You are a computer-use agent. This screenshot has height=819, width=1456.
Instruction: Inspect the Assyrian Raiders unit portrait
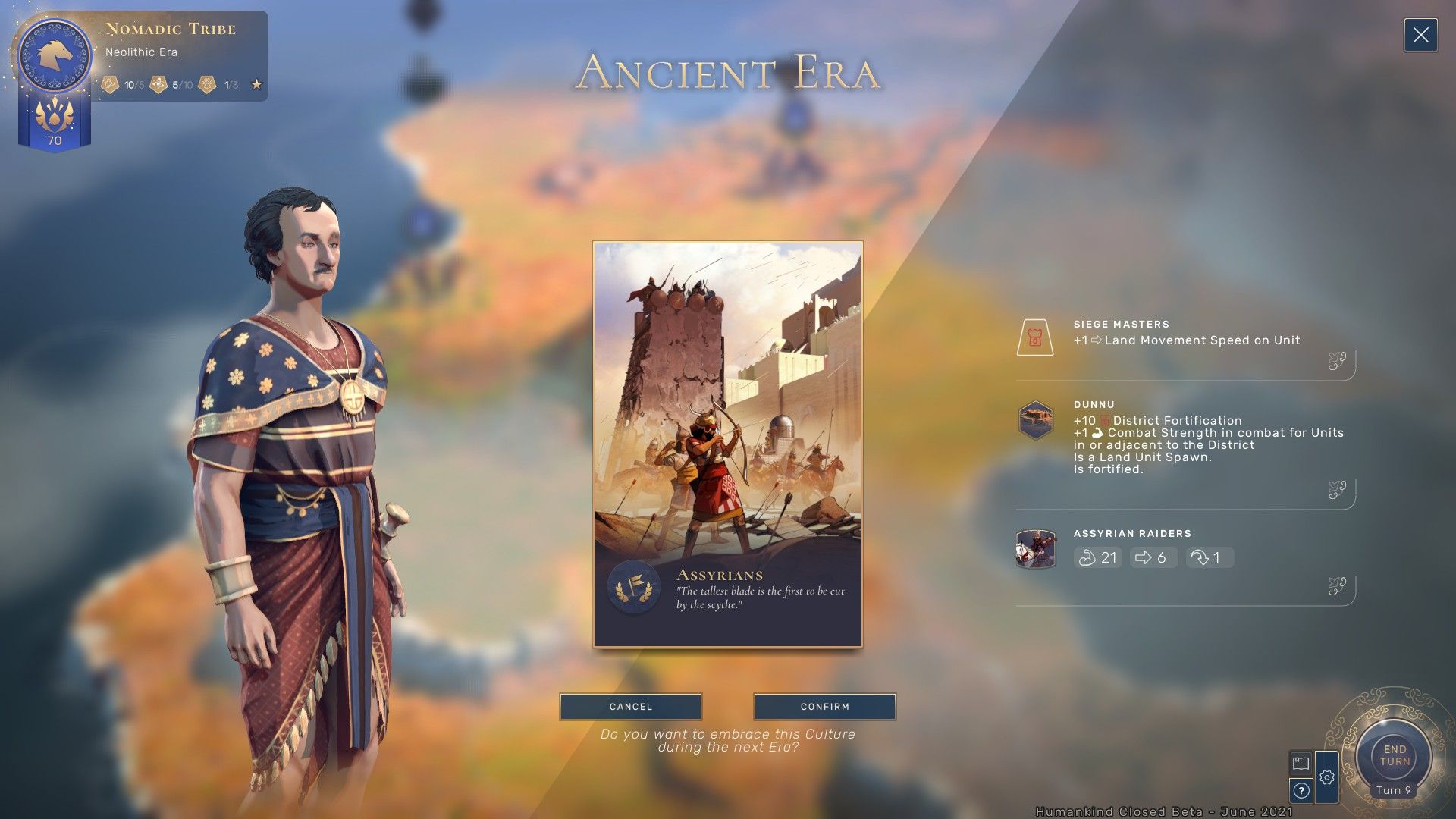point(1035,549)
